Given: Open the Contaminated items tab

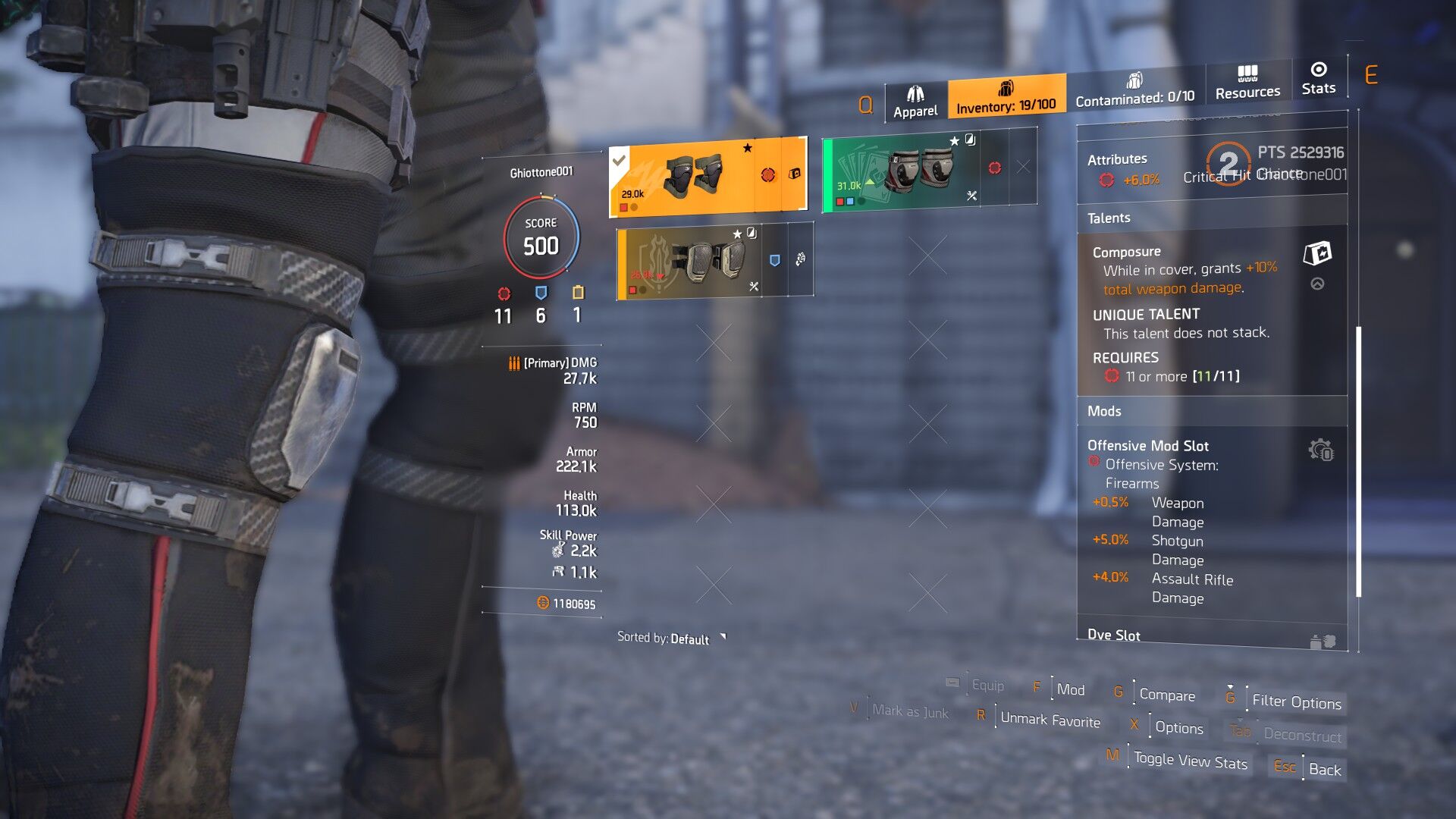Looking at the screenshot, I should point(1134,89).
